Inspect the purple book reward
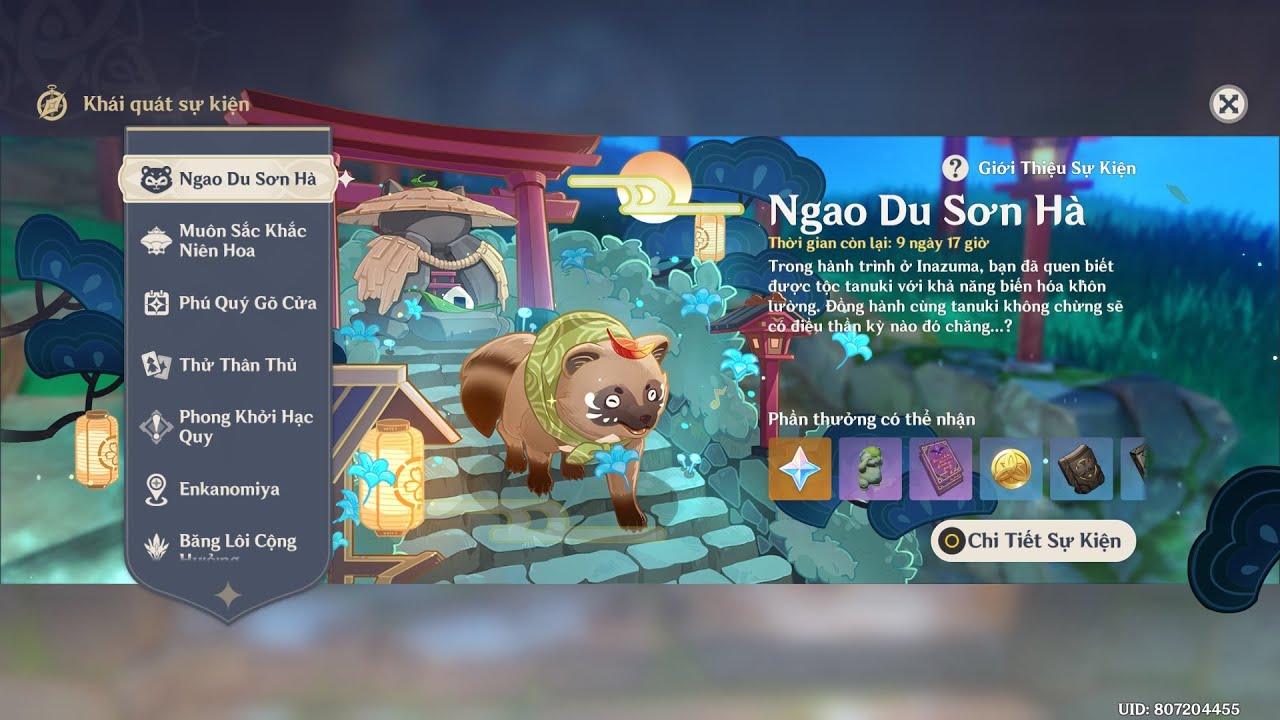The width and height of the screenshot is (1280, 720). pos(940,468)
